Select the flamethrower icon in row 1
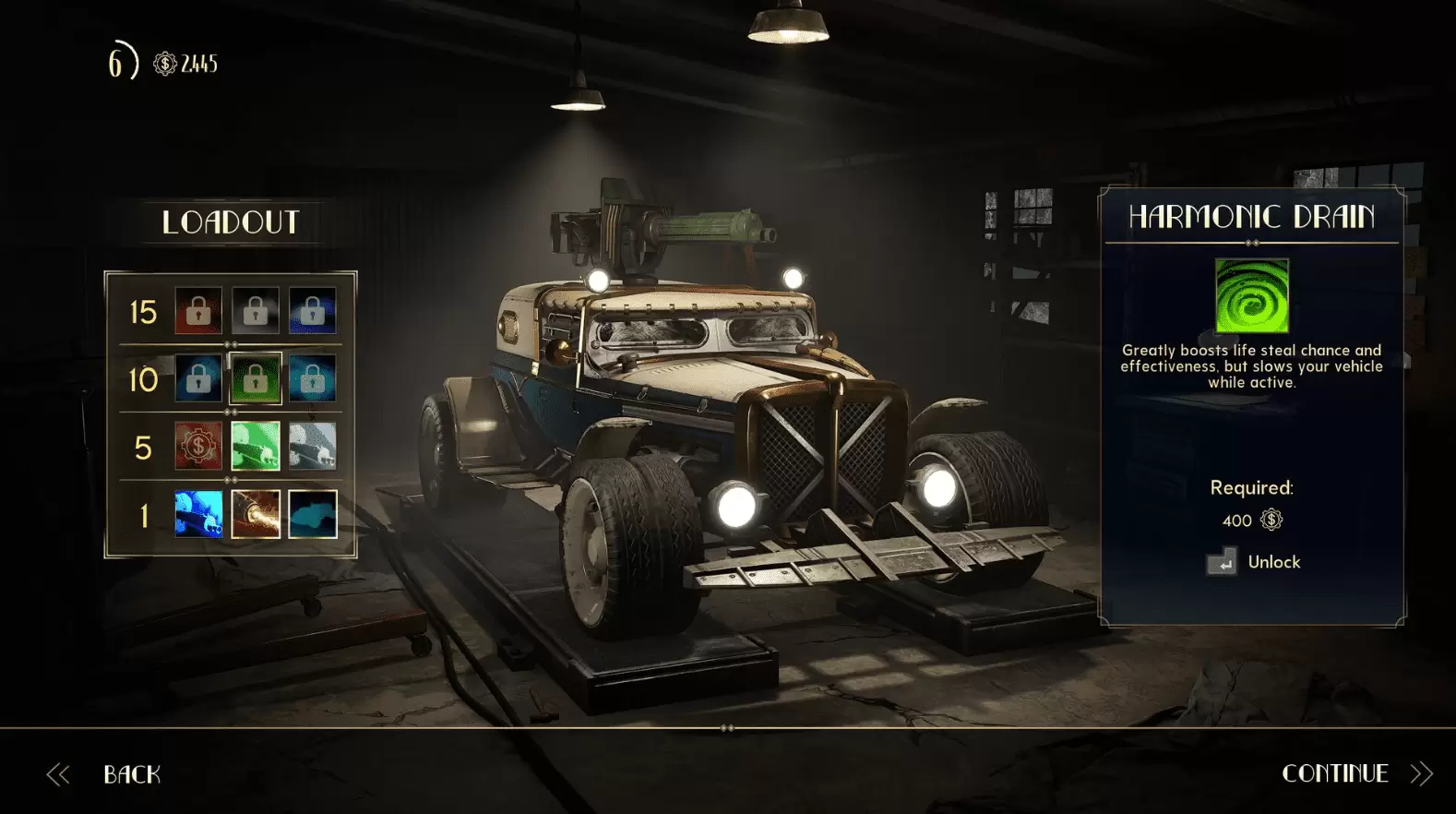 [x=257, y=513]
